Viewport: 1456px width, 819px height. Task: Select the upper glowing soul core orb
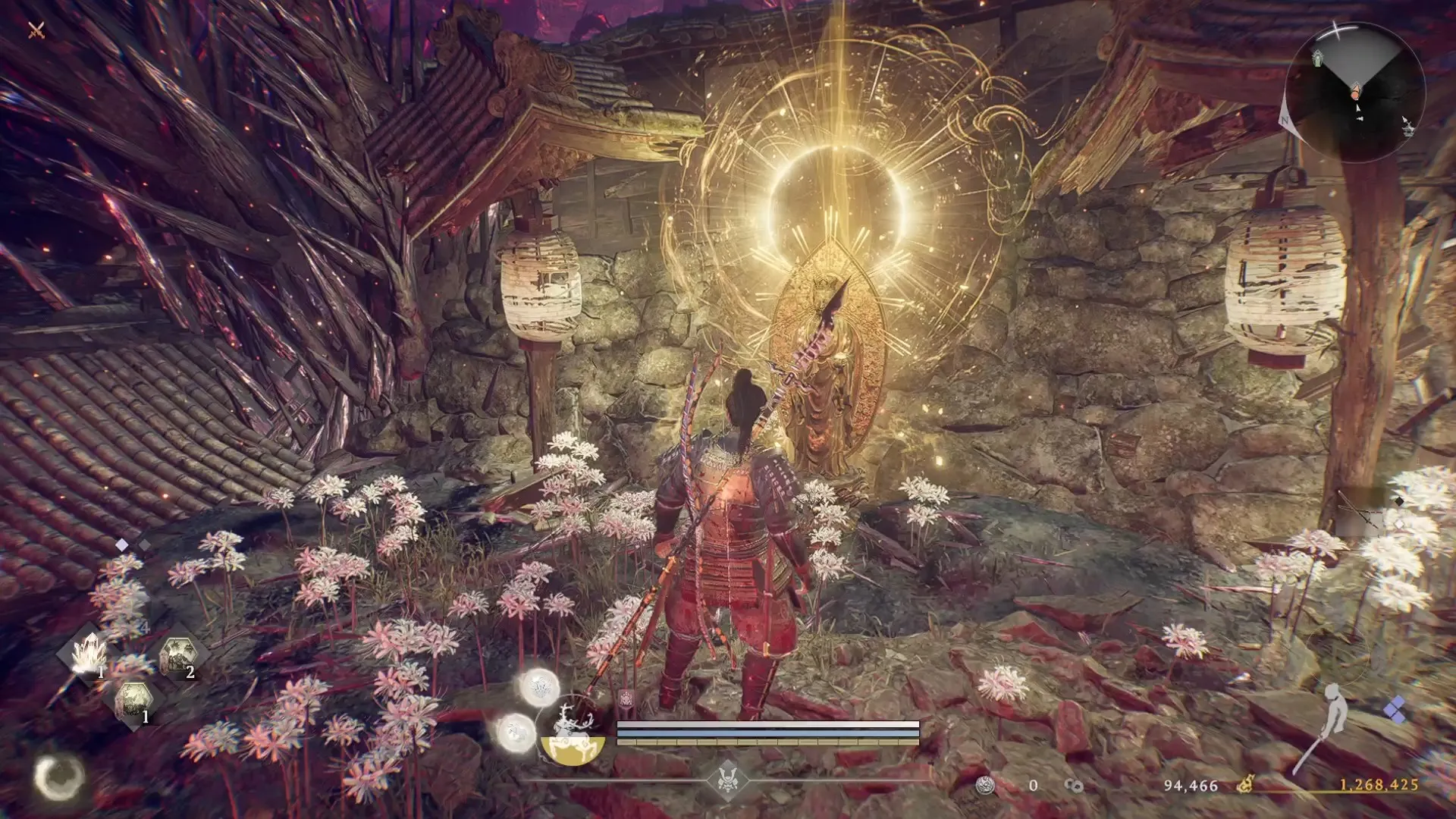[x=539, y=688]
